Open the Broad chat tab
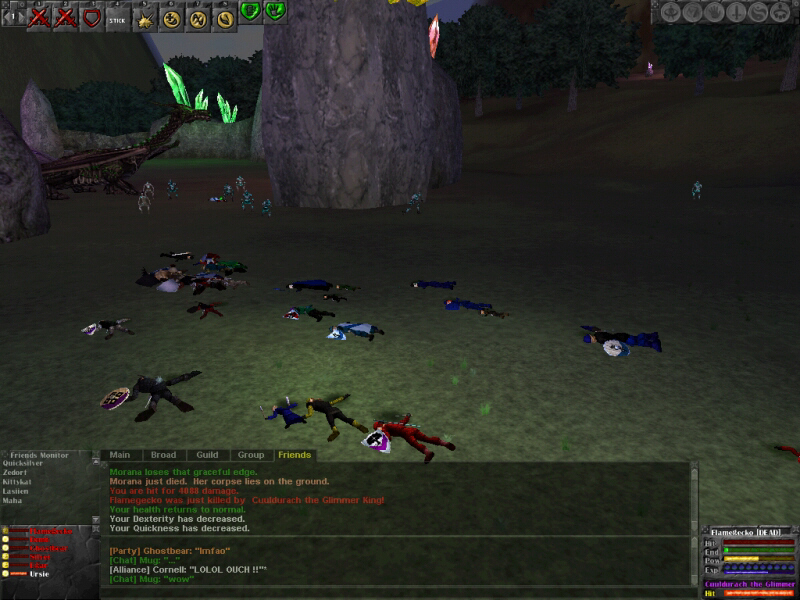The height and width of the screenshot is (600, 800). 163,455
